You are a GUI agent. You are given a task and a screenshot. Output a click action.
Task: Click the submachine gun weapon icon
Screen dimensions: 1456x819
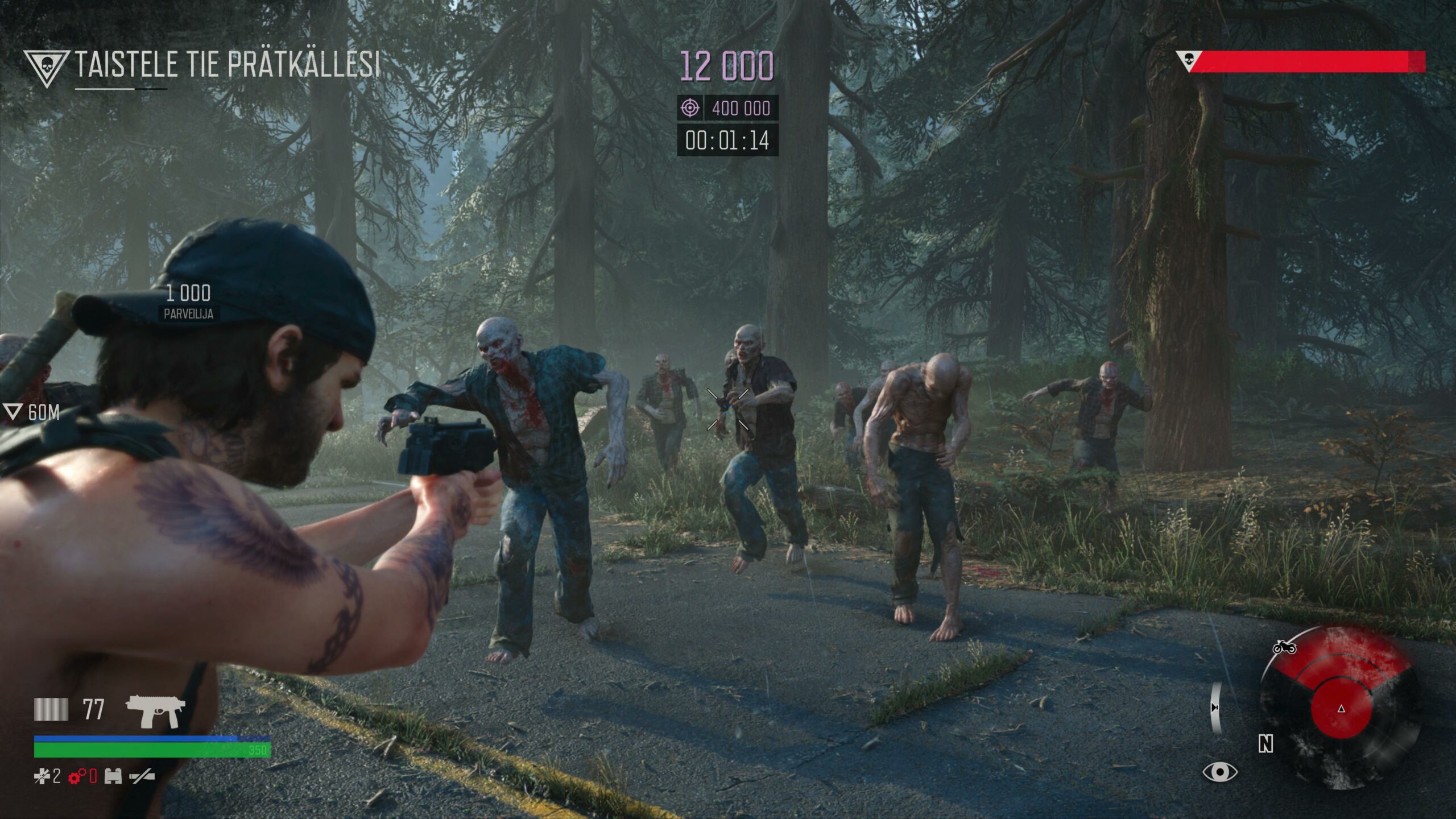[155, 710]
